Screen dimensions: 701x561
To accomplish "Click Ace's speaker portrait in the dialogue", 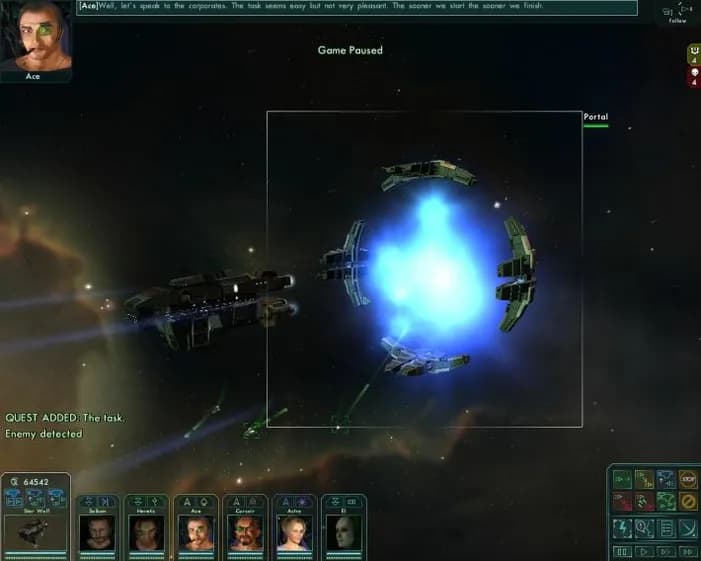I will pyautogui.click(x=35, y=37).
